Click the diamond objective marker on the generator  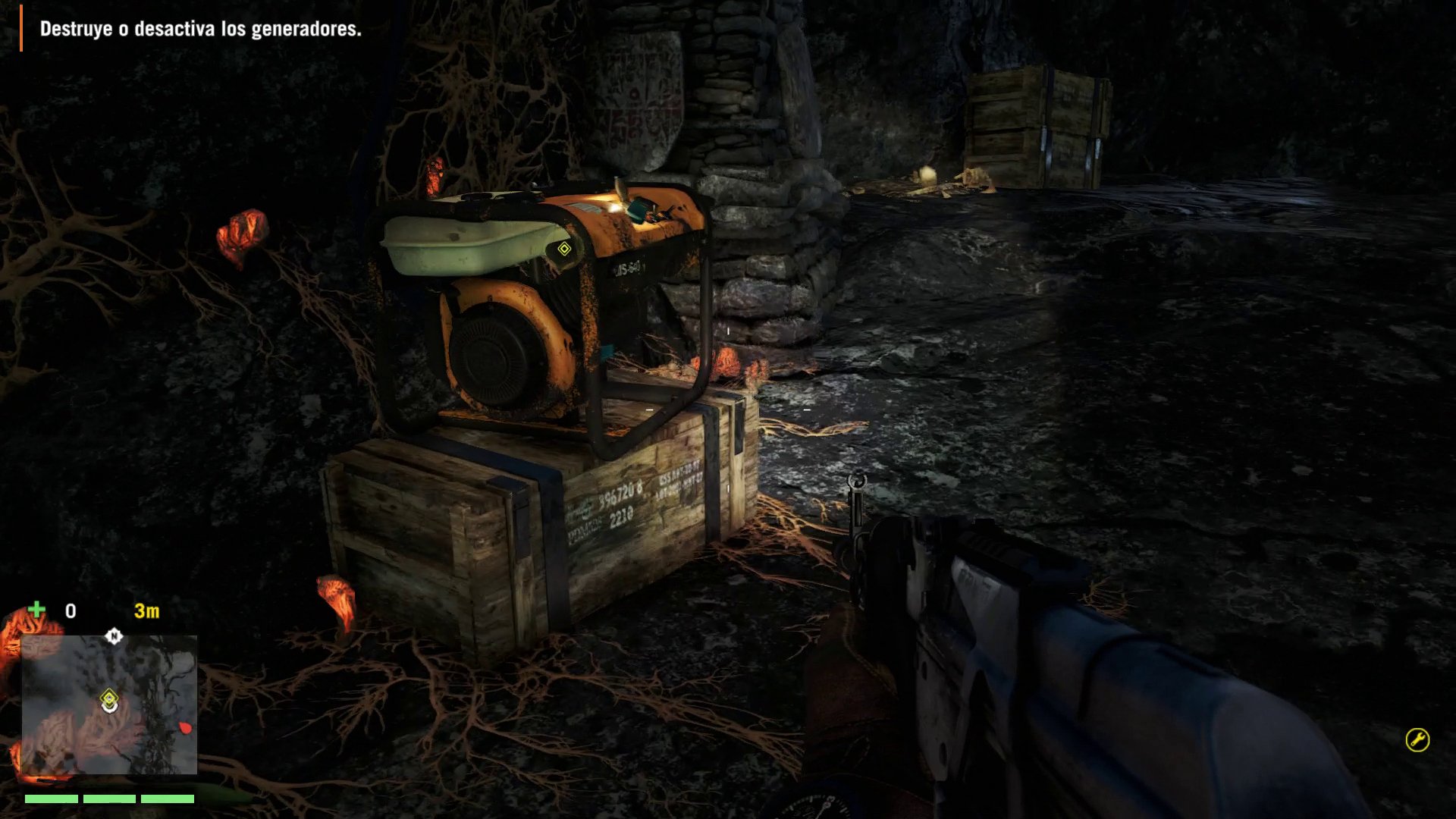(x=565, y=247)
